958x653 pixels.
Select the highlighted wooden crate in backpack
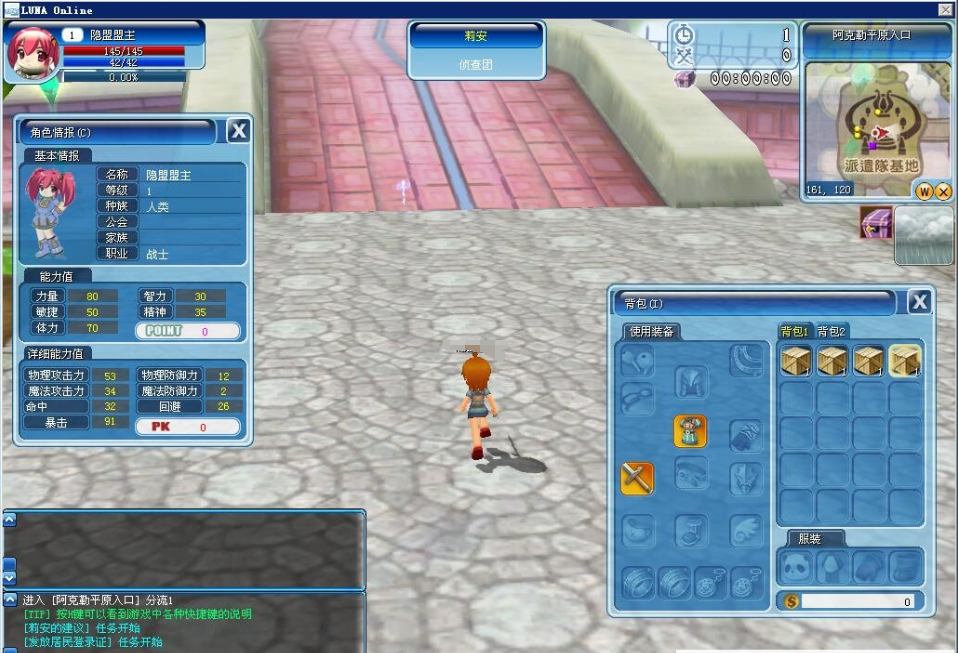(905, 361)
